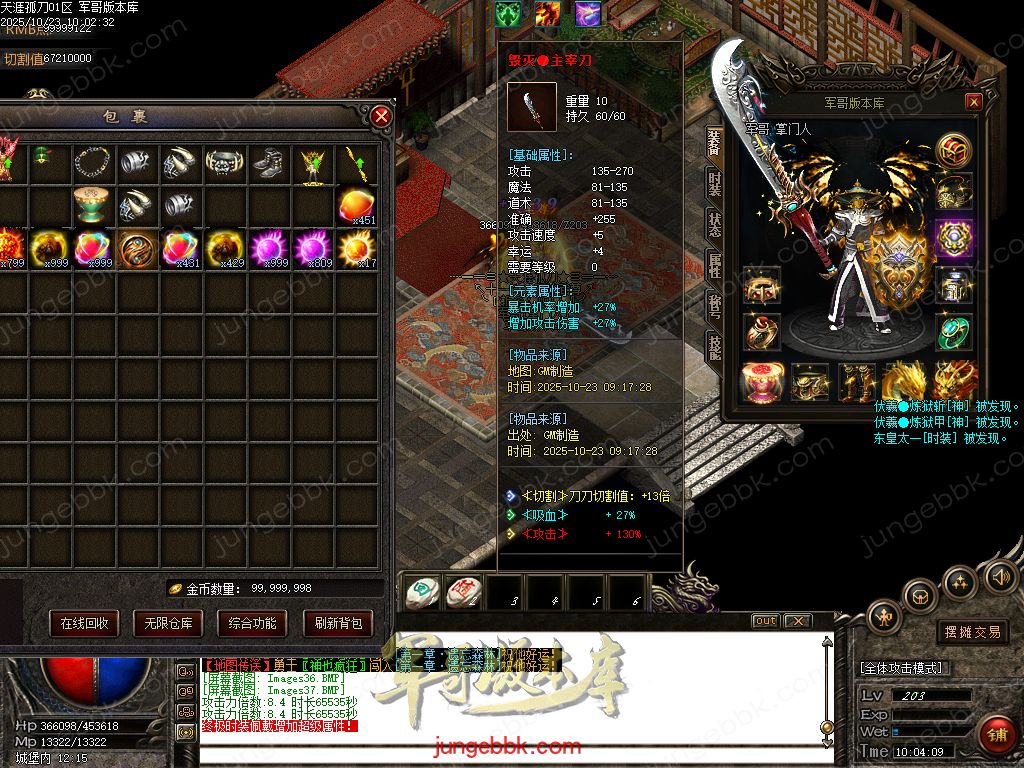Close the character equipment panel
This screenshot has width=1024, height=768.
point(973,102)
